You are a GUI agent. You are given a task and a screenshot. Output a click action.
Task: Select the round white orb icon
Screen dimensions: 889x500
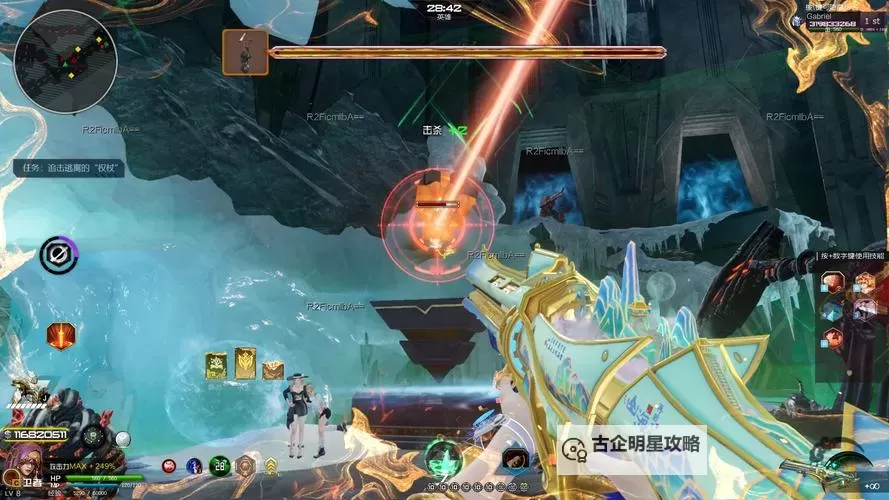point(123,438)
